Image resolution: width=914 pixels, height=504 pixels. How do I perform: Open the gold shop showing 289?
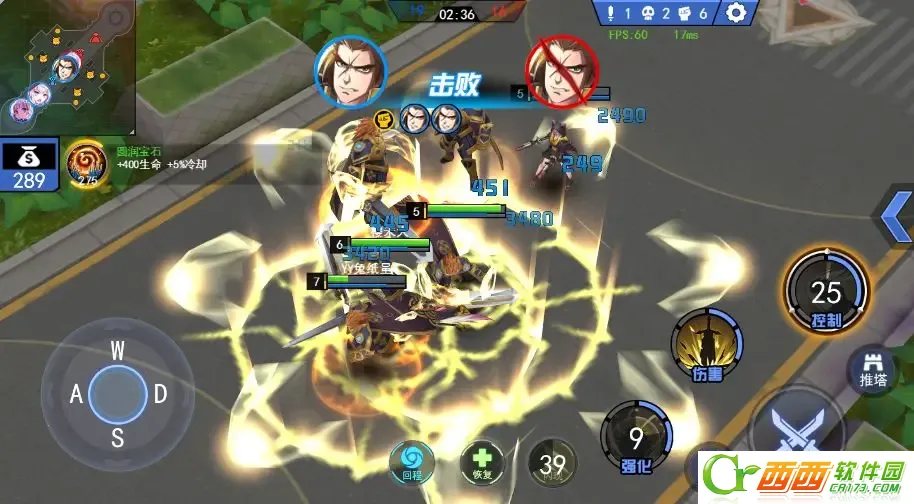point(29,166)
